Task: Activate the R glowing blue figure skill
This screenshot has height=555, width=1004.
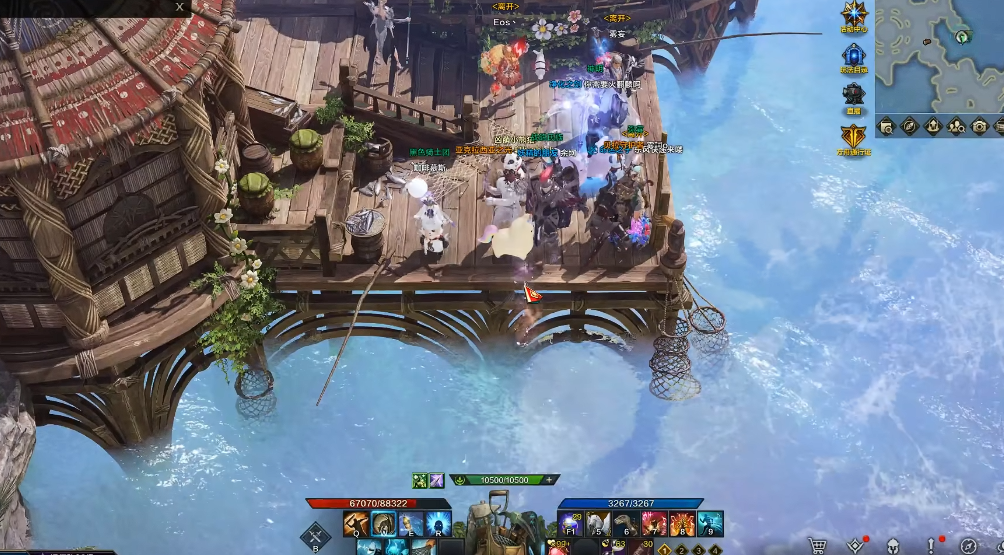Action: click(439, 524)
